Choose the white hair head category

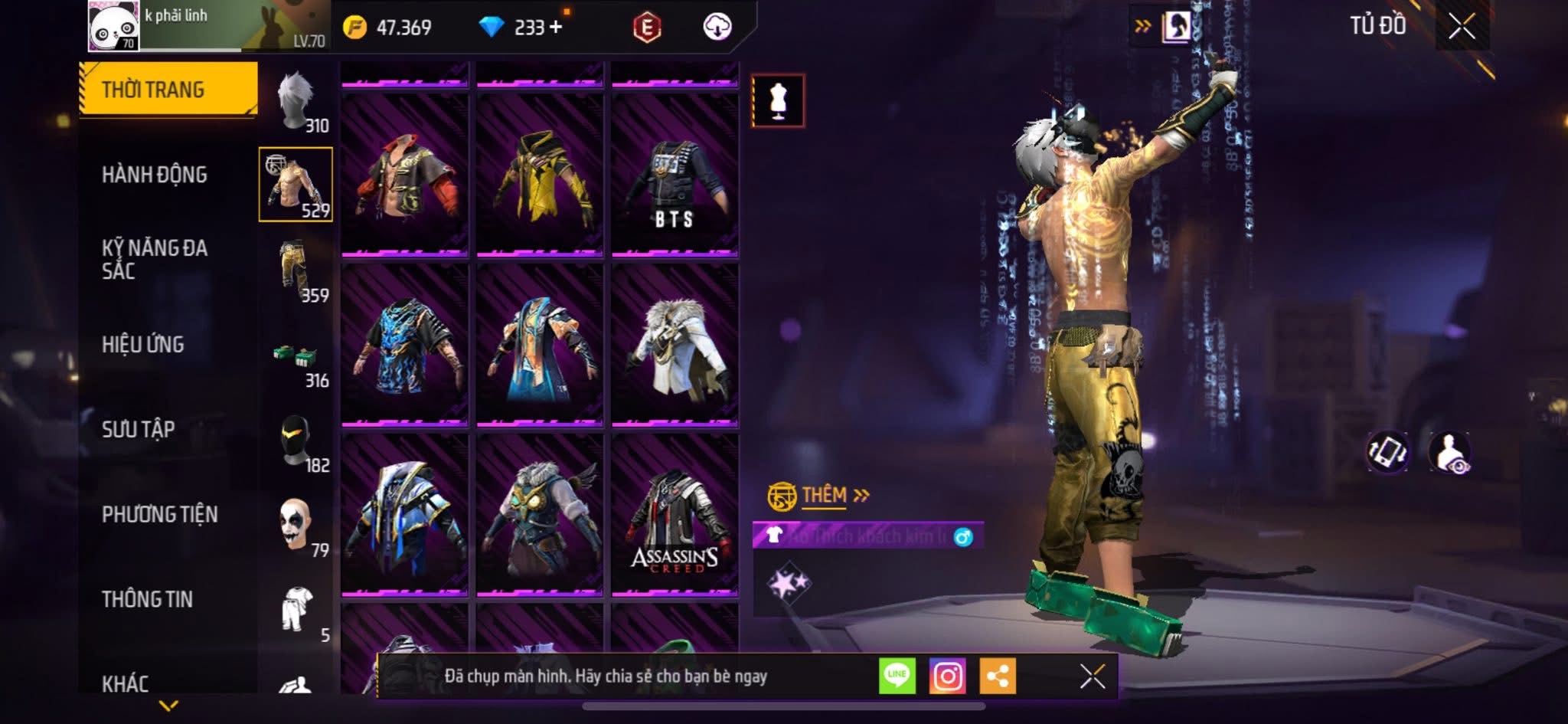(x=296, y=101)
